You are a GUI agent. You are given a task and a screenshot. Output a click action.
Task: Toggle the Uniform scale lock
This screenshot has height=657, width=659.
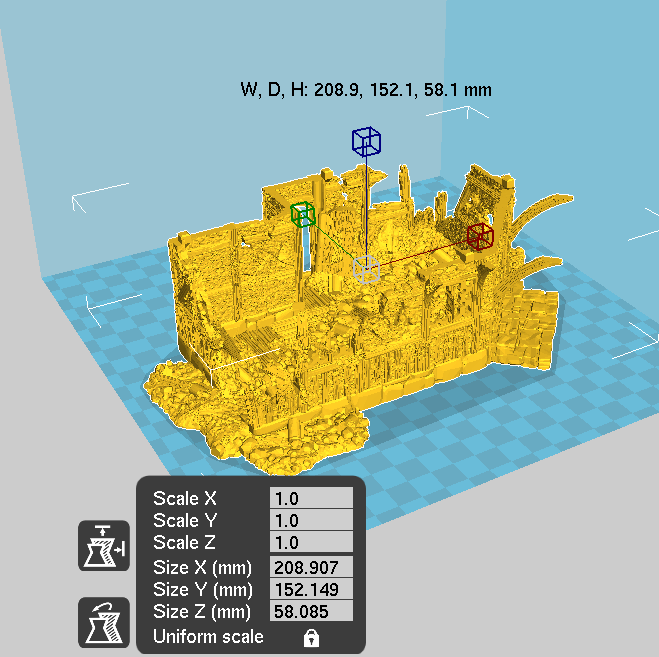[310, 637]
